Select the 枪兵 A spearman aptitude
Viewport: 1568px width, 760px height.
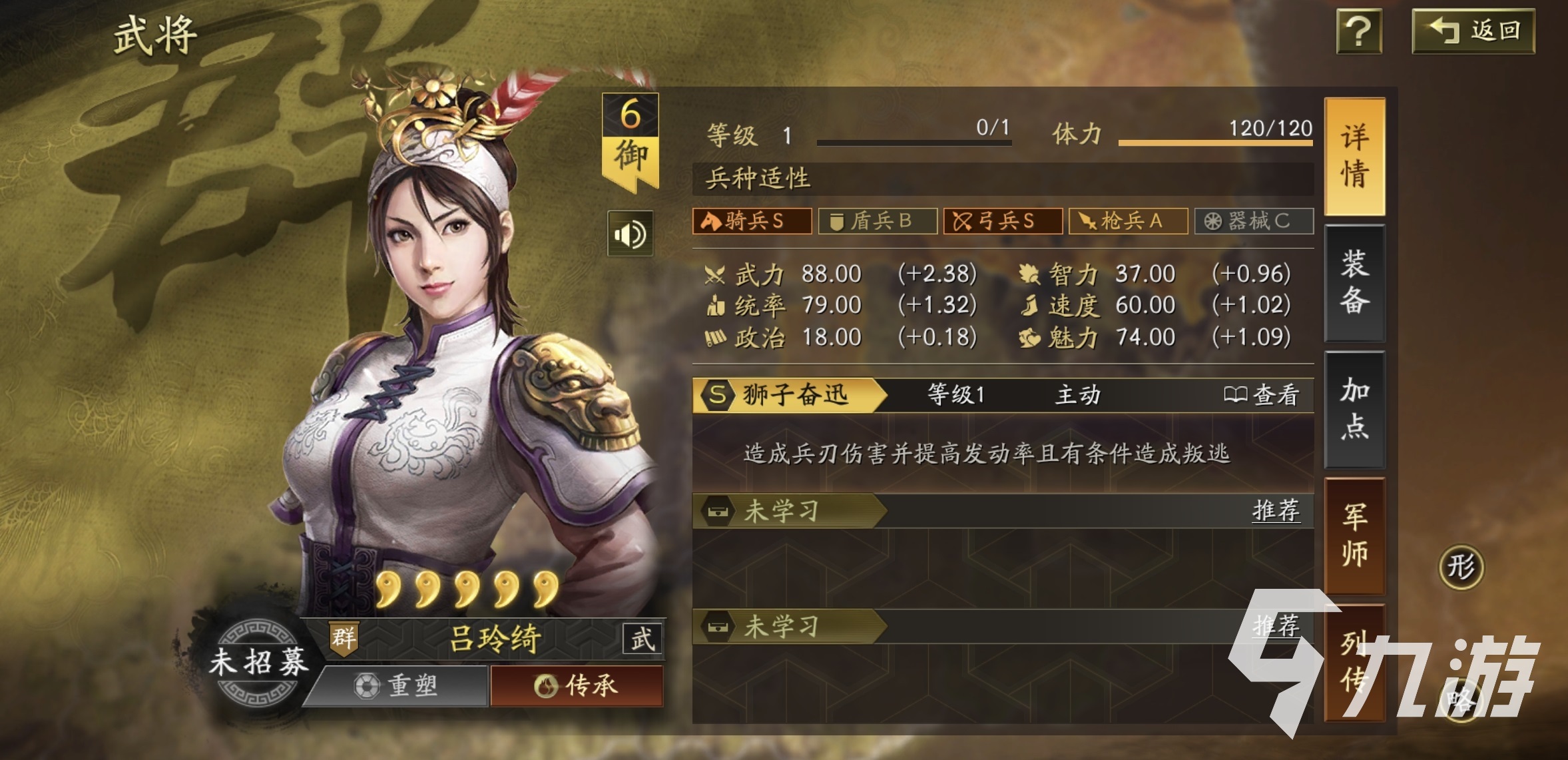pyautogui.click(x=1127, y=221)
